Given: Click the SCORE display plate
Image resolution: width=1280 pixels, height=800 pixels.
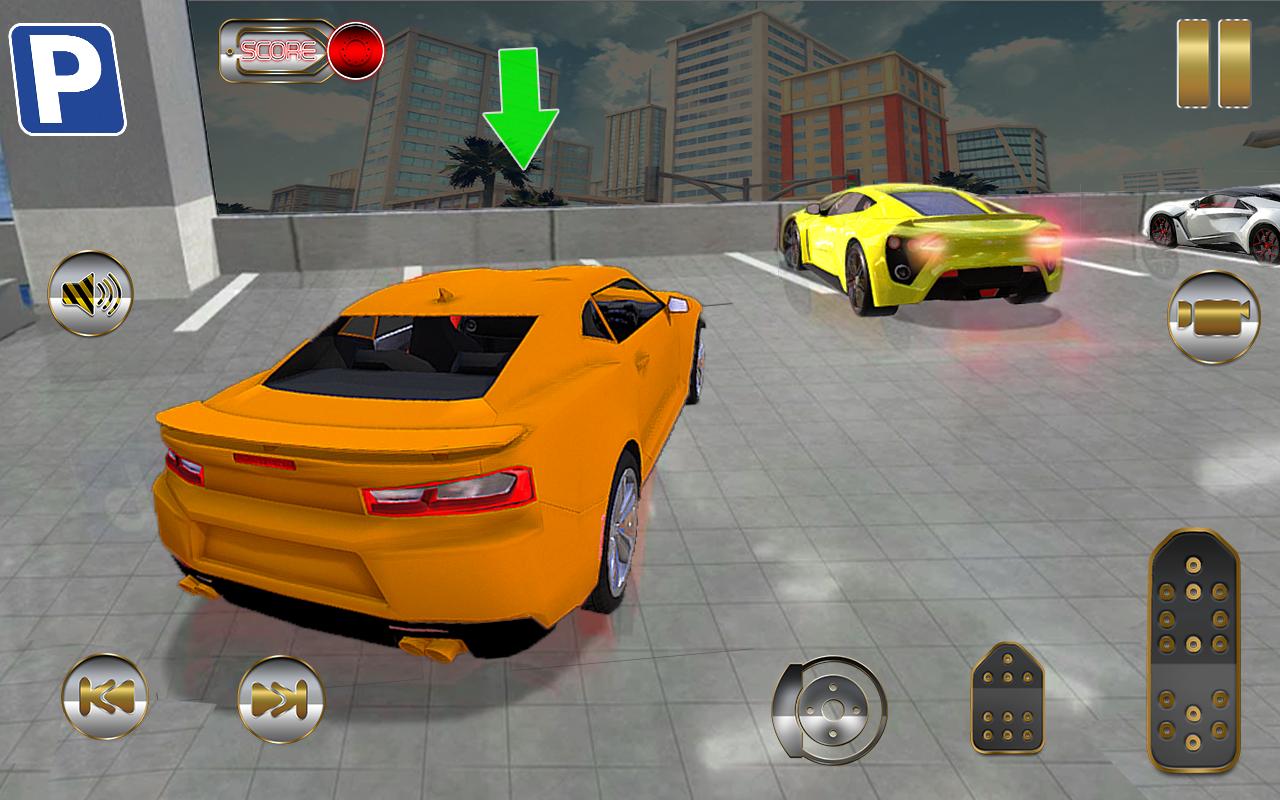Looking at the screenshot, I should click(278, 48).
